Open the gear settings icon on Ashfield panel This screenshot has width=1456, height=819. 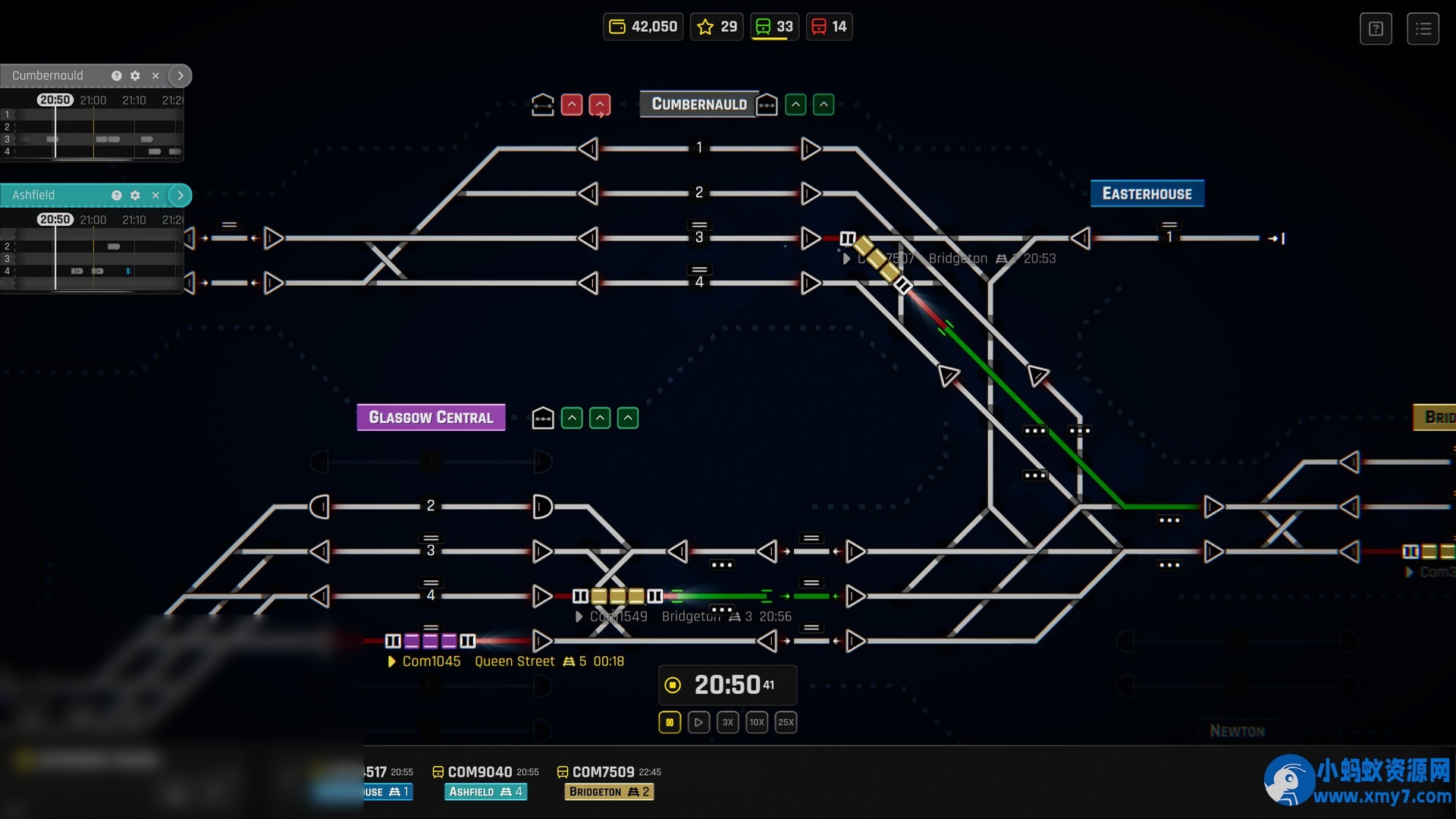point(135,195)
